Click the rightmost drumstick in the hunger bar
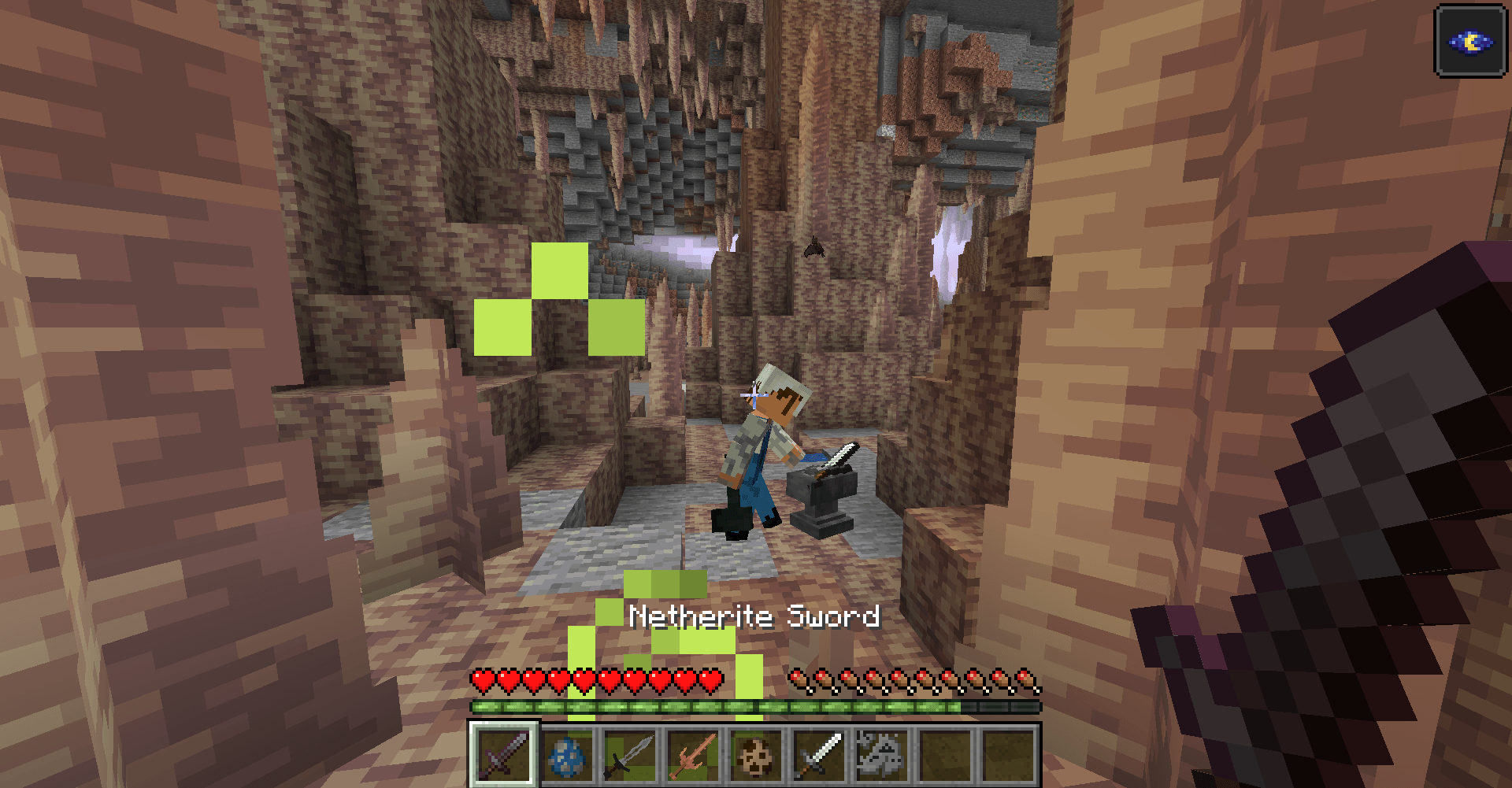 coord(1025,679)
